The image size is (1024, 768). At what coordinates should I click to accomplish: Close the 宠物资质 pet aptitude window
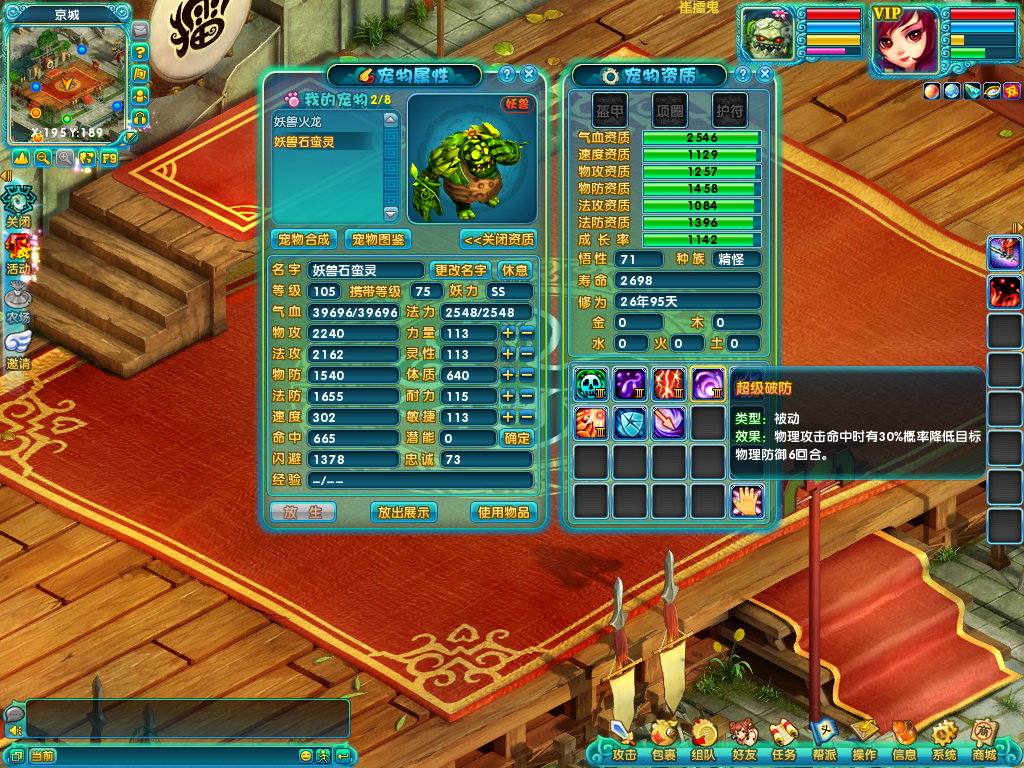click(x=765, y=74)
